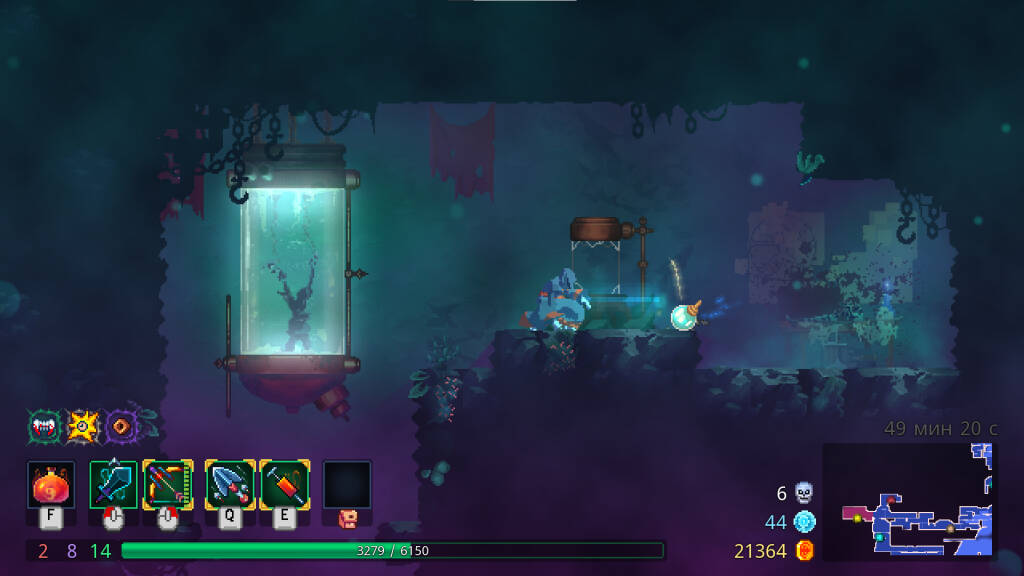Use the orange health flask
Screen dimensions: 1024x576
click(x=50, y=485)
